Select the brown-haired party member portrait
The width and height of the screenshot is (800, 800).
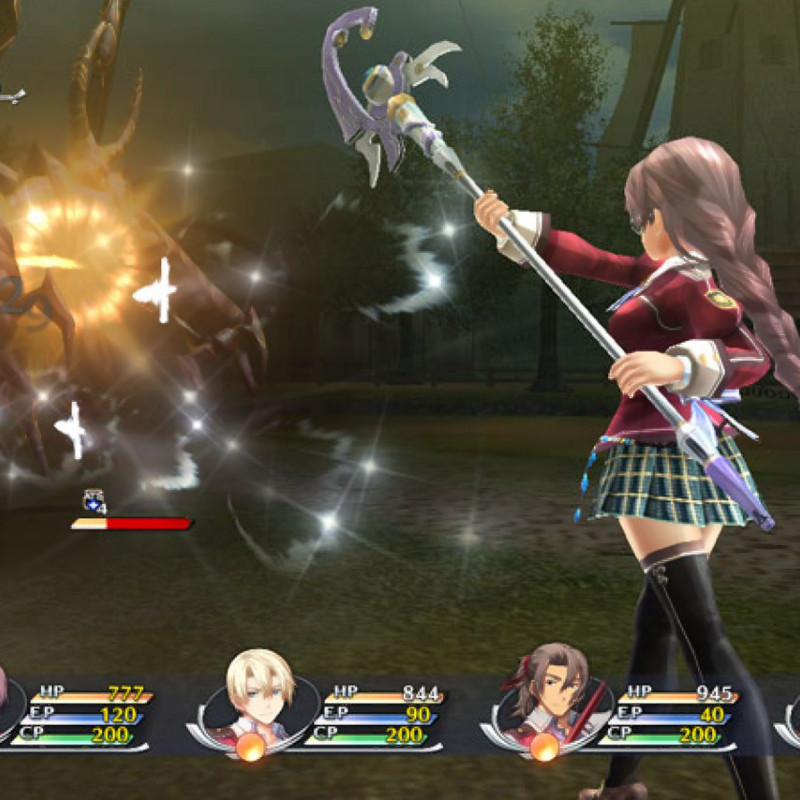(552, 693)
